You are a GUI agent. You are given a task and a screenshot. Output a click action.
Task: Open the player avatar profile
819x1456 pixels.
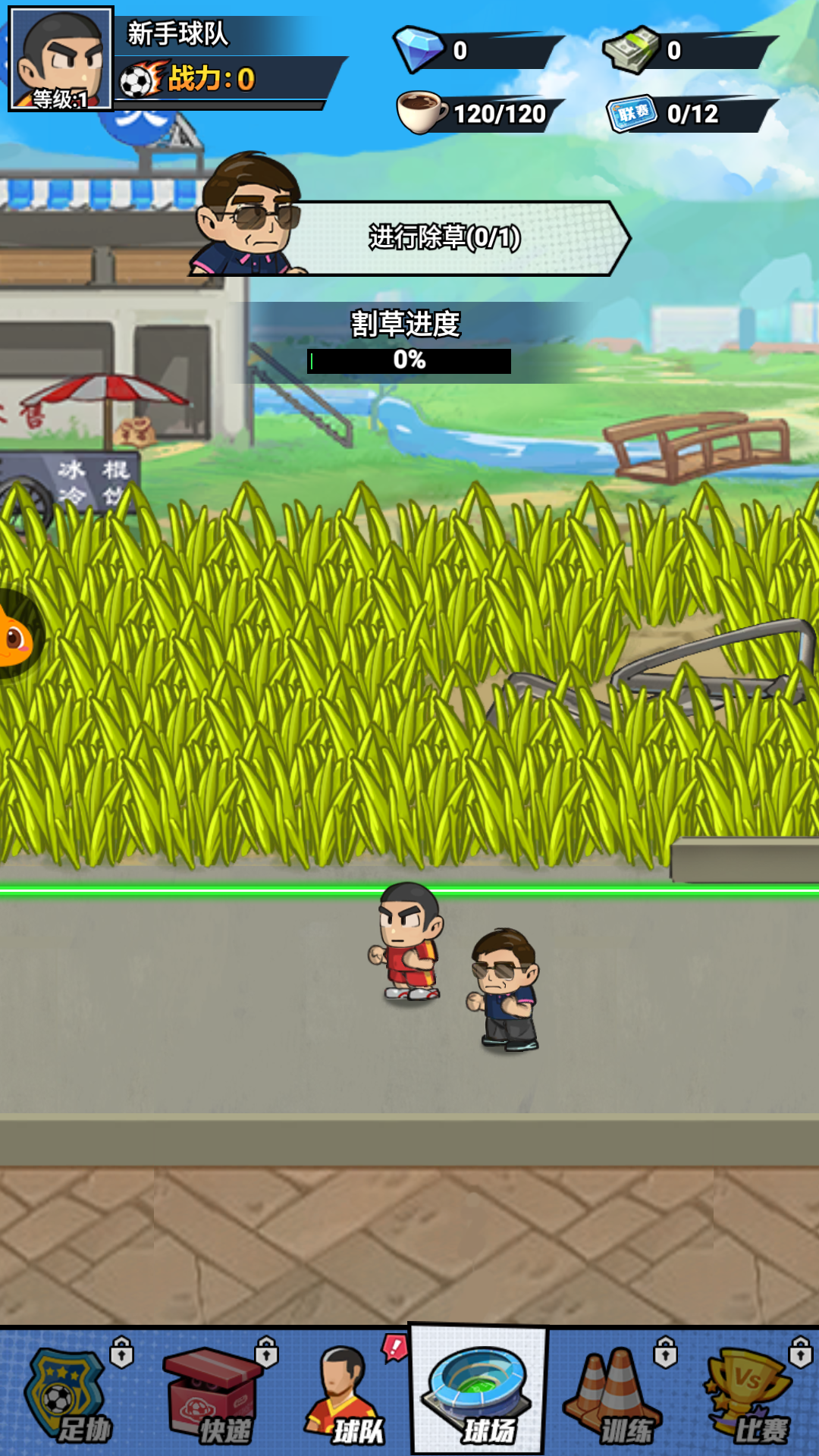coord(61,59)
